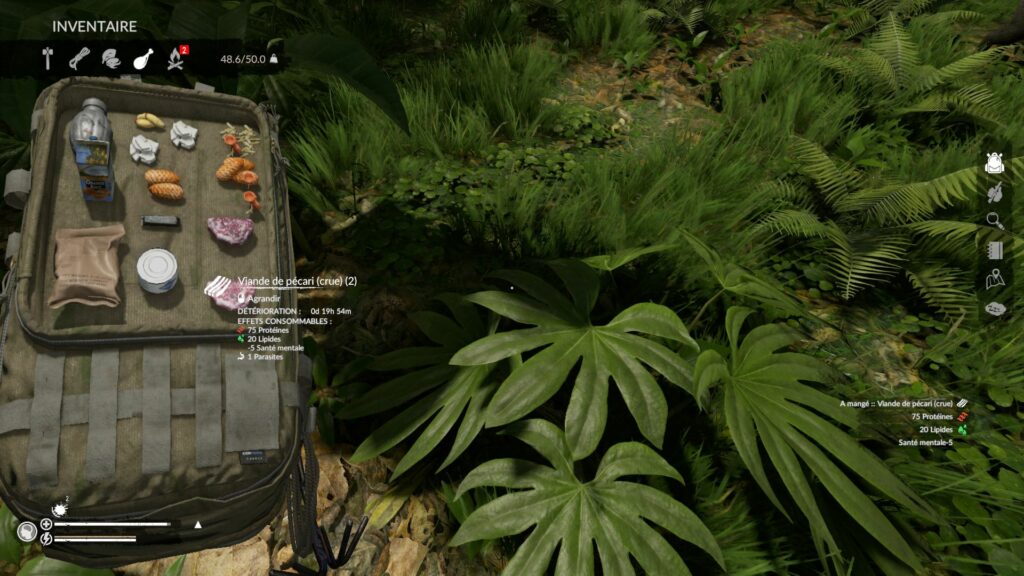This screenshot has width=1024, height=576.
Task: Open the map icon in side menu
Action: (994, 280)
